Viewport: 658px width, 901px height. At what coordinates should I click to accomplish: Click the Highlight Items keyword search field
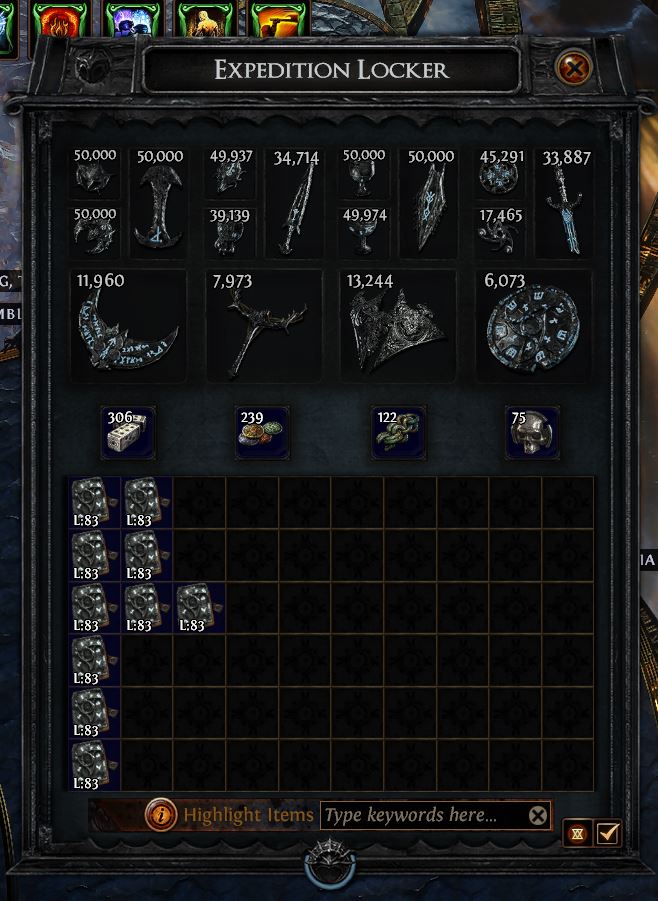[421, 815]
